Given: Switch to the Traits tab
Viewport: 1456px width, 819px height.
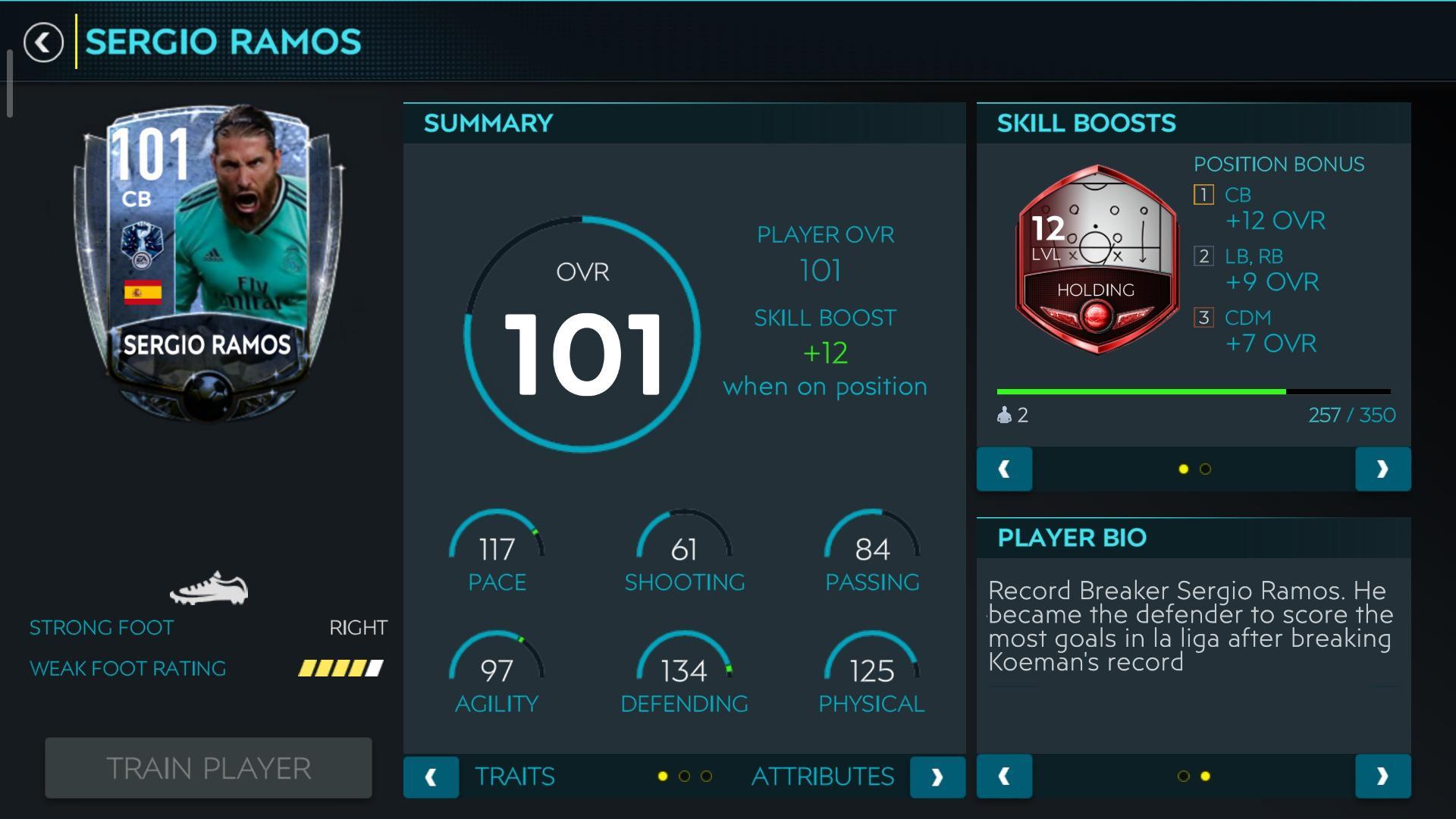Looking at the screenshot, I should (515, 777).
